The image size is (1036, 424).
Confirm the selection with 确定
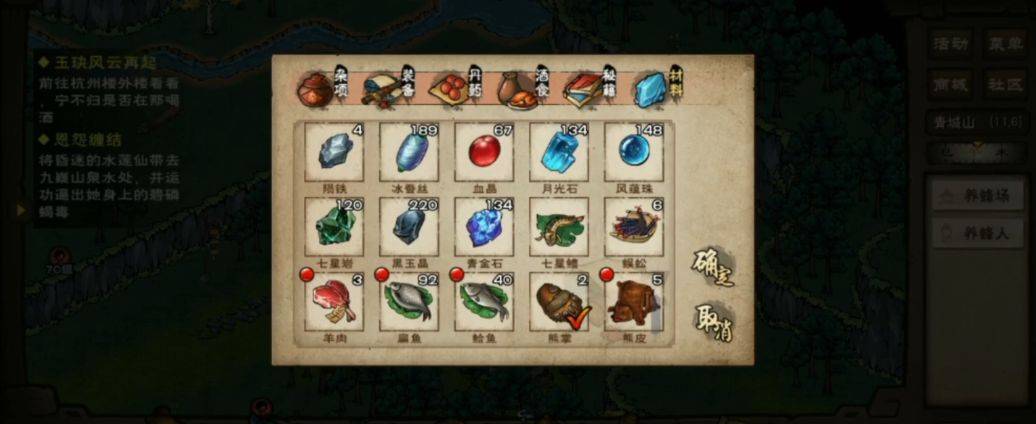(x=713, y=267)
